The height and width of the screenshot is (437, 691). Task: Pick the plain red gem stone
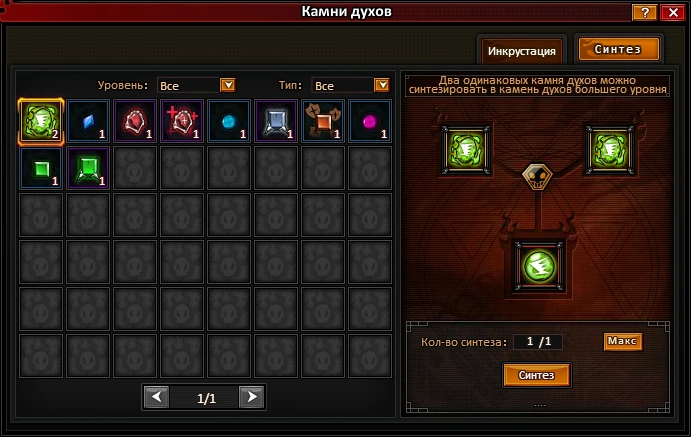point(135,121)
